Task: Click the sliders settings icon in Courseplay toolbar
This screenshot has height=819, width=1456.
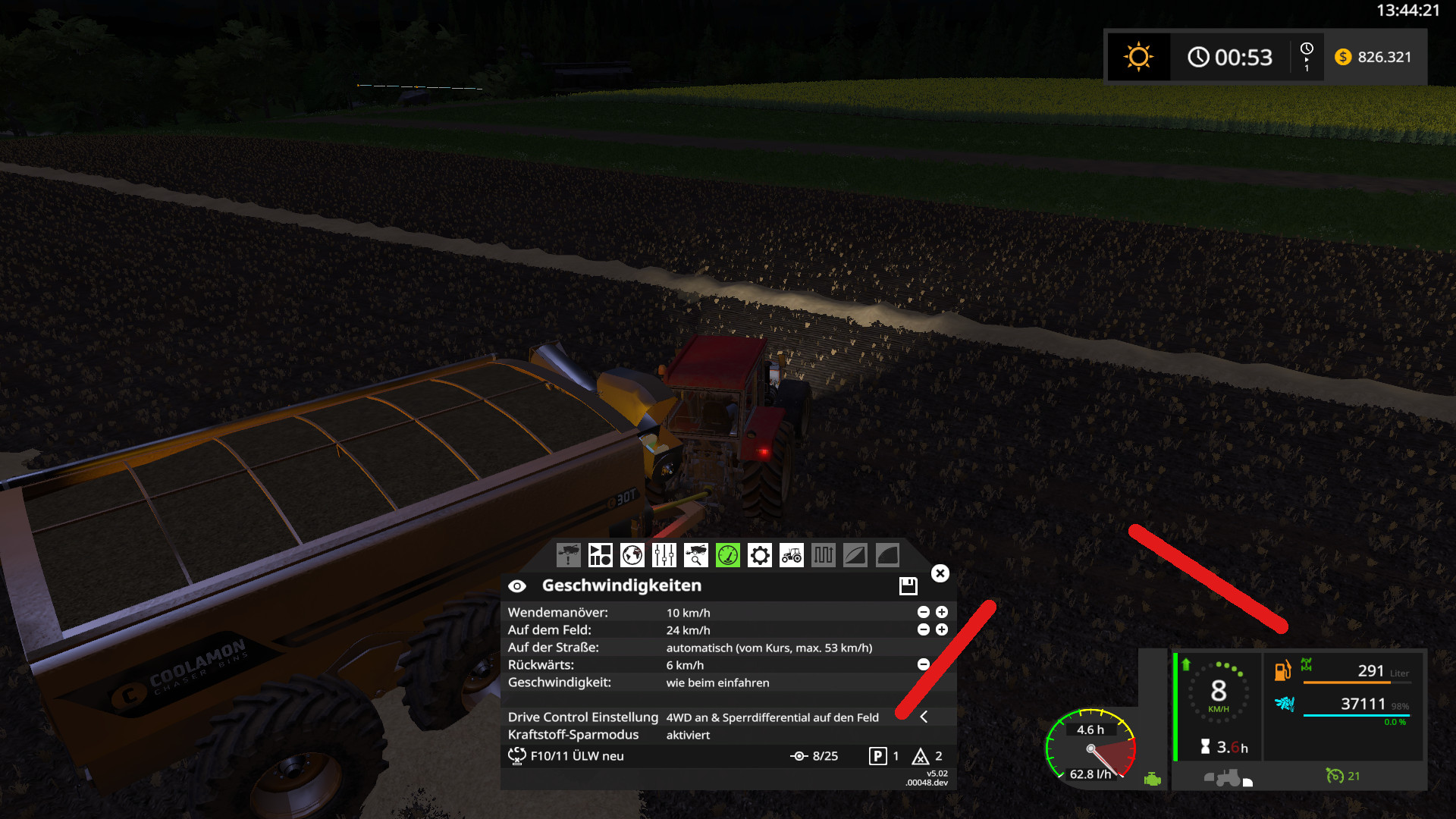Action: click(664, 555)
